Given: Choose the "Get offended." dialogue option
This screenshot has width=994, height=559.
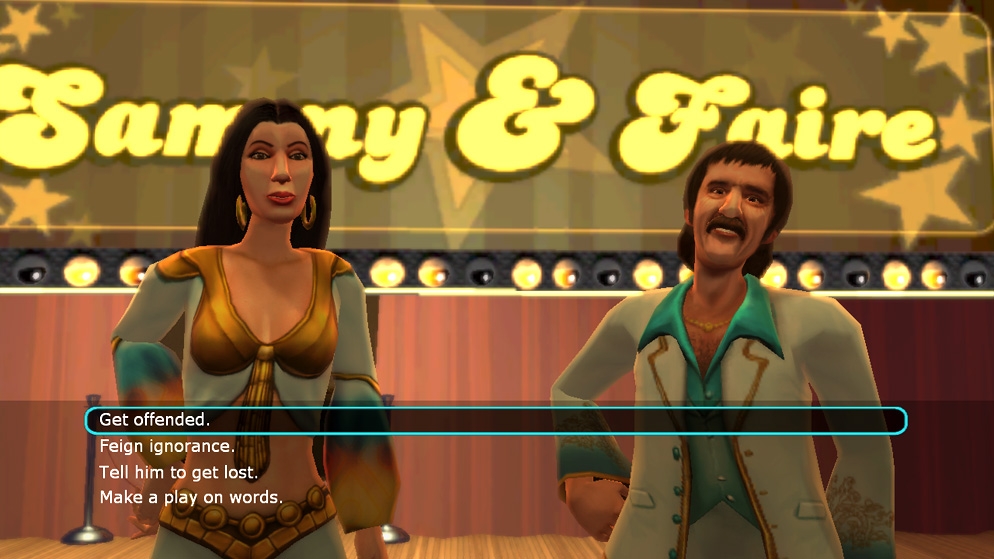Looking at the screenshot, I should [x=155, y=421].
